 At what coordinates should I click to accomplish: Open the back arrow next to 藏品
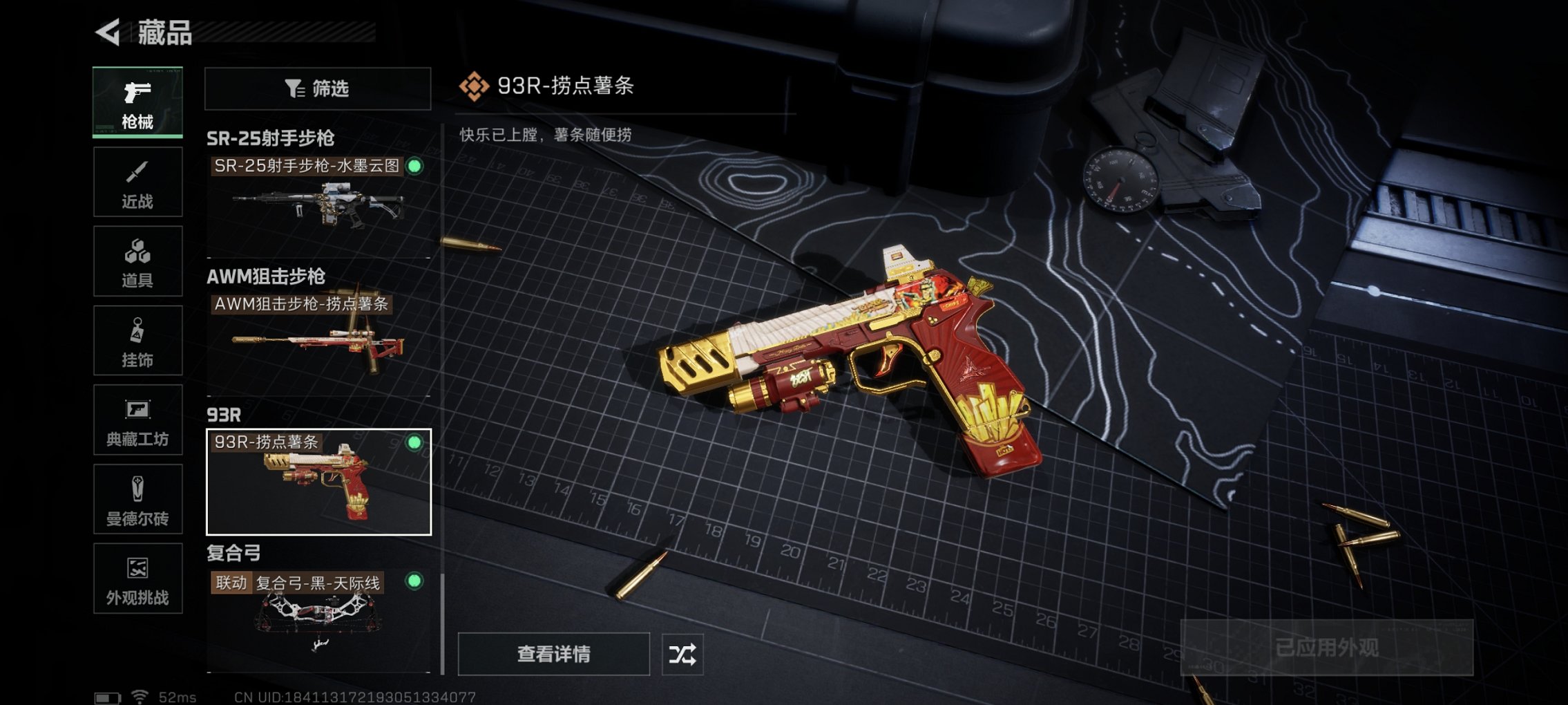point(107,30)
